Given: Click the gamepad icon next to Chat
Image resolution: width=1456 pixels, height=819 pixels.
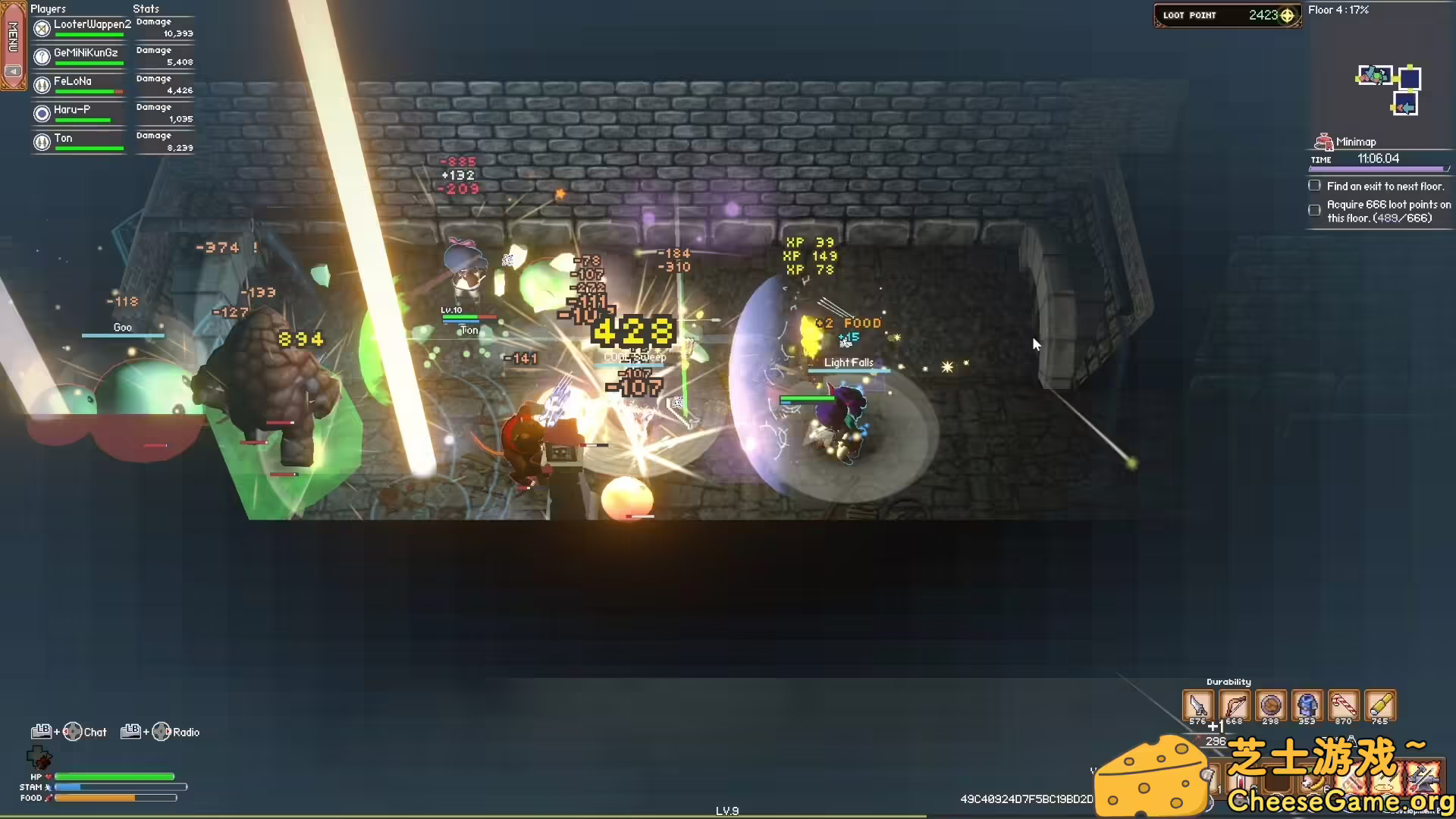Looking at the screenshot, I should 73,731.
